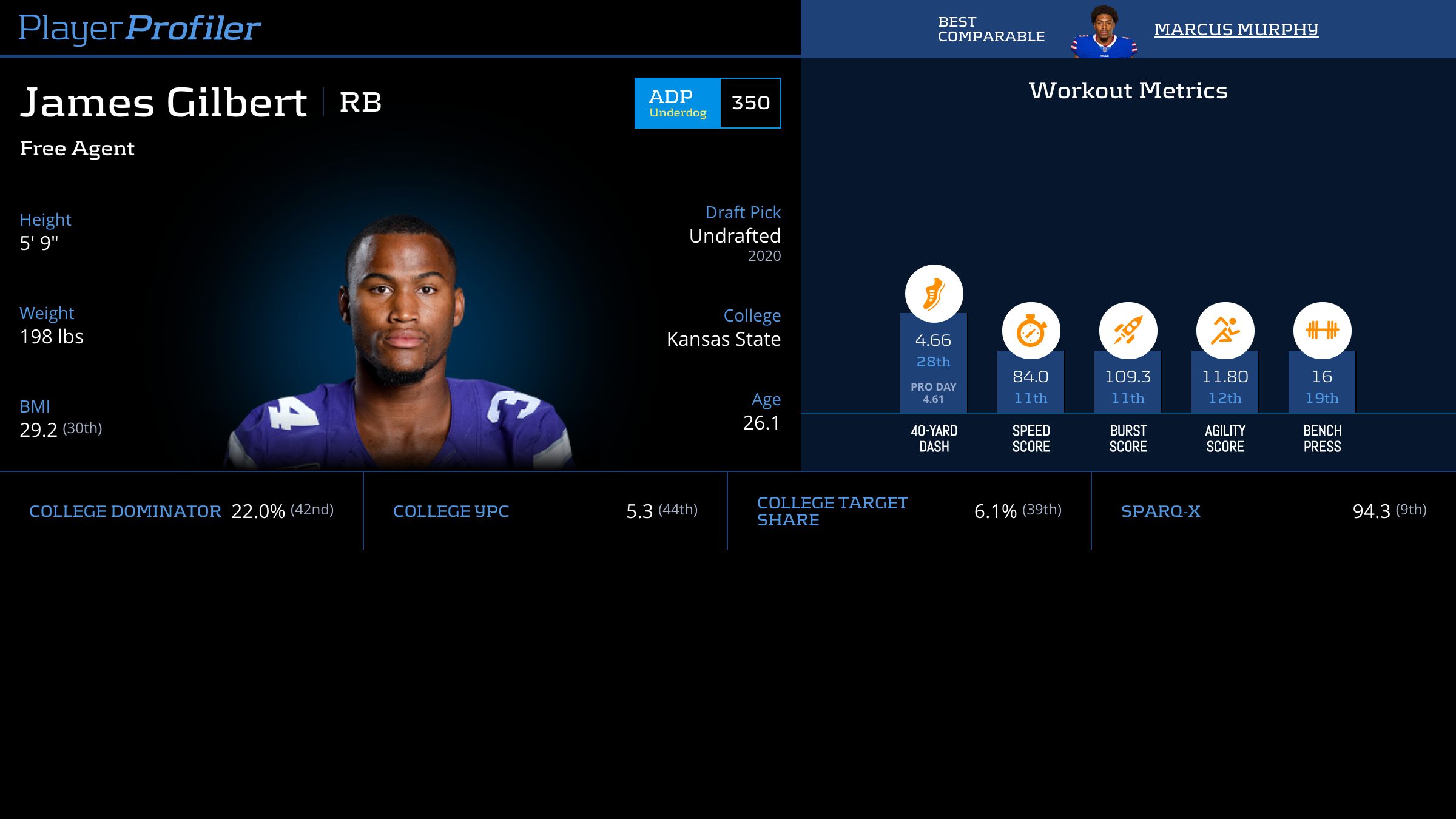The width and height of the screenshot is (1456, 819).
Task: Click the 40-yard dash shoe icon
Action: [x=934, y=294]
